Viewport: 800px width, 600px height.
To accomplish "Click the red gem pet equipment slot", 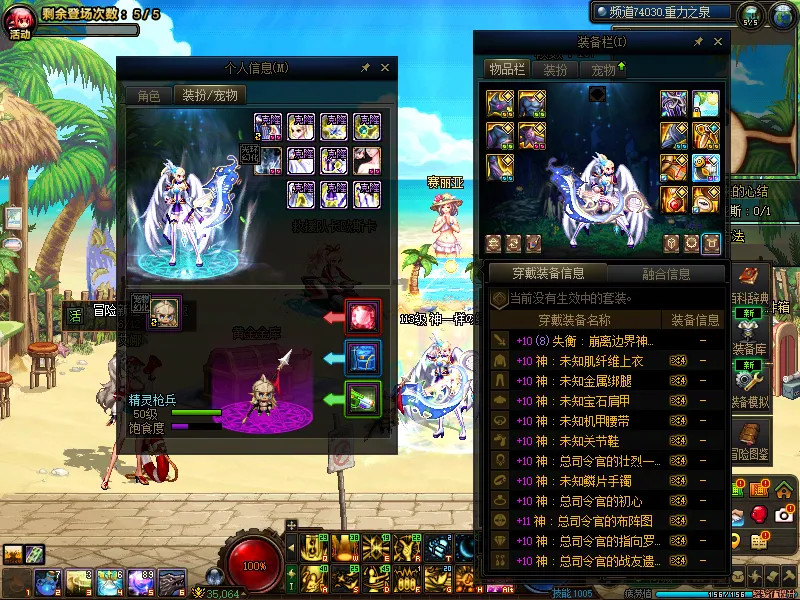I will coord(362,317).
